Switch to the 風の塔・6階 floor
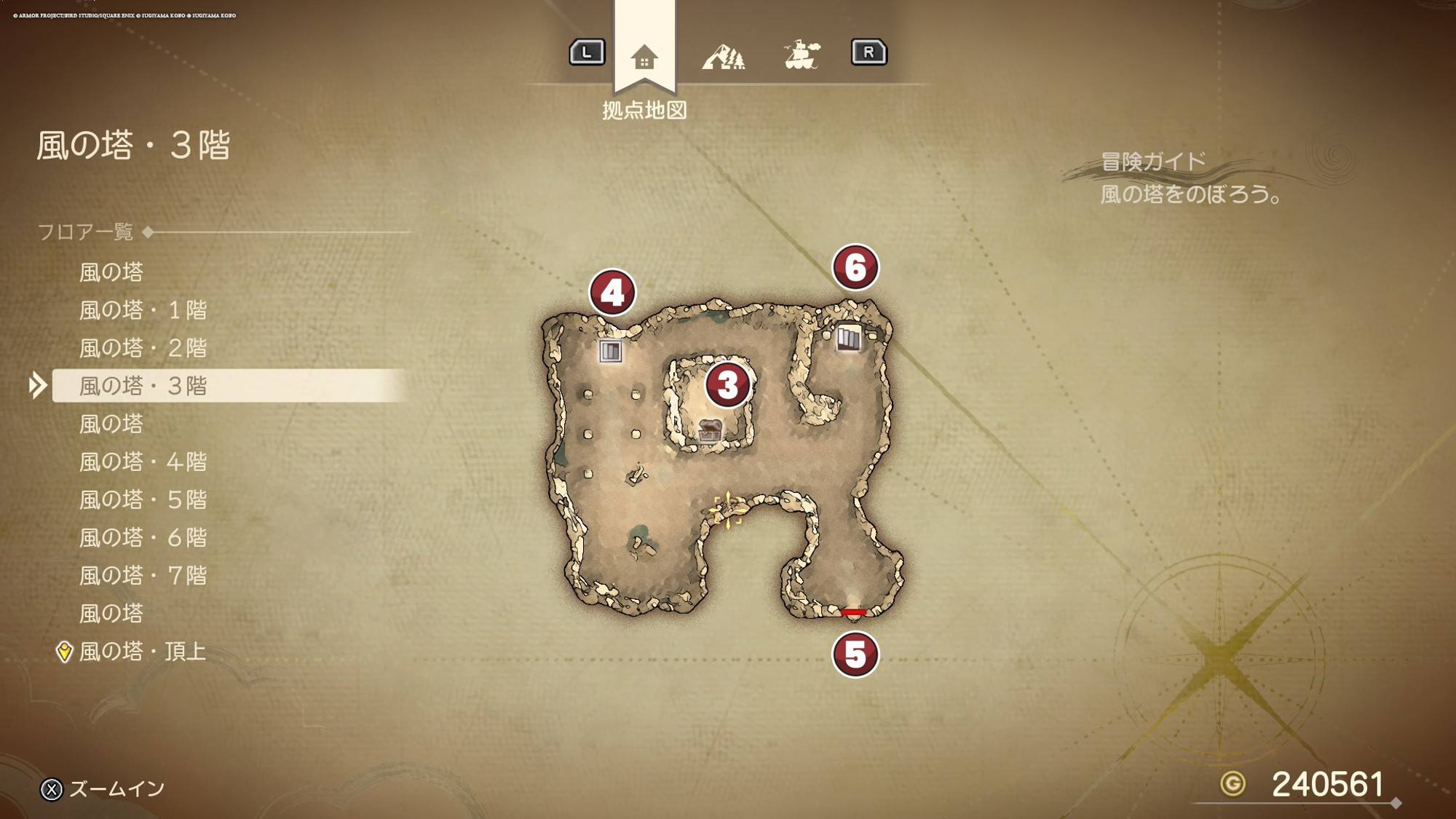 click(143, 537)
